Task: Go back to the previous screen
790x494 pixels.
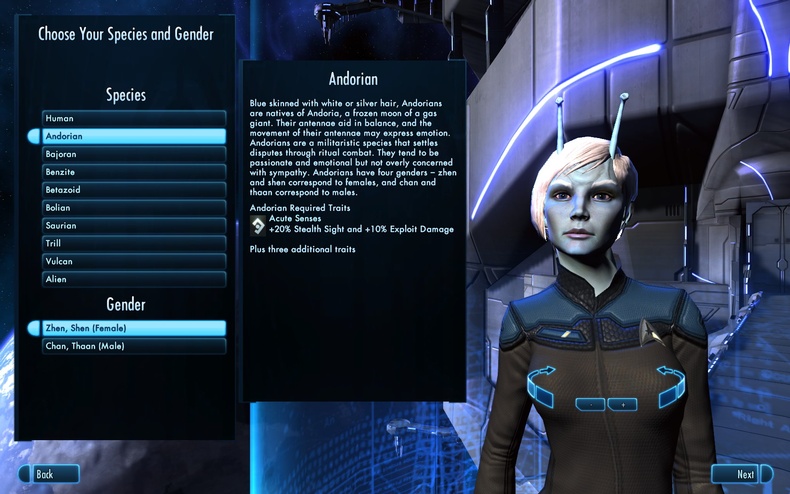Action: coord(50,474)
